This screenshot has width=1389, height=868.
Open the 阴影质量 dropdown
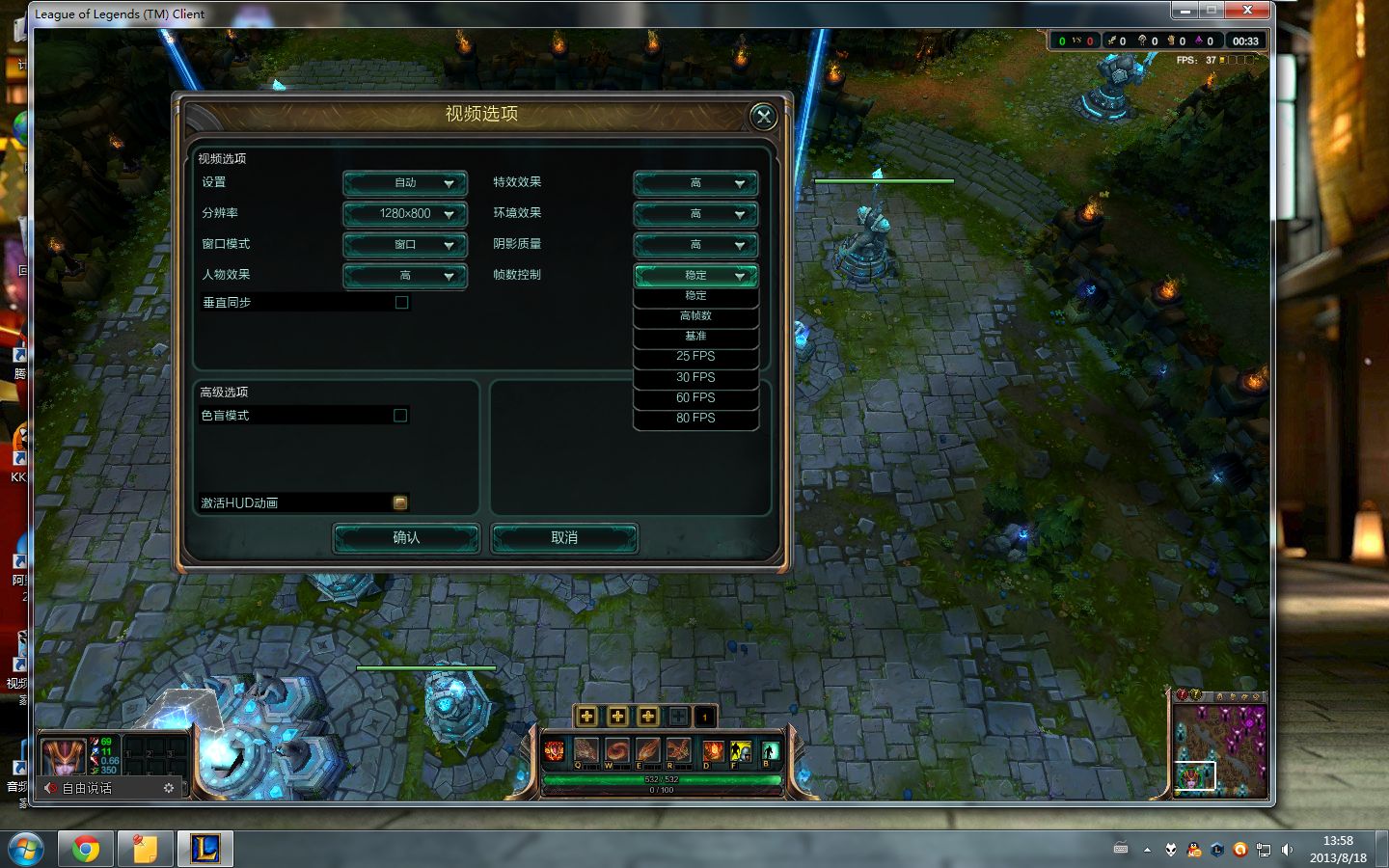pyautogui.click(x=695, y=245)
